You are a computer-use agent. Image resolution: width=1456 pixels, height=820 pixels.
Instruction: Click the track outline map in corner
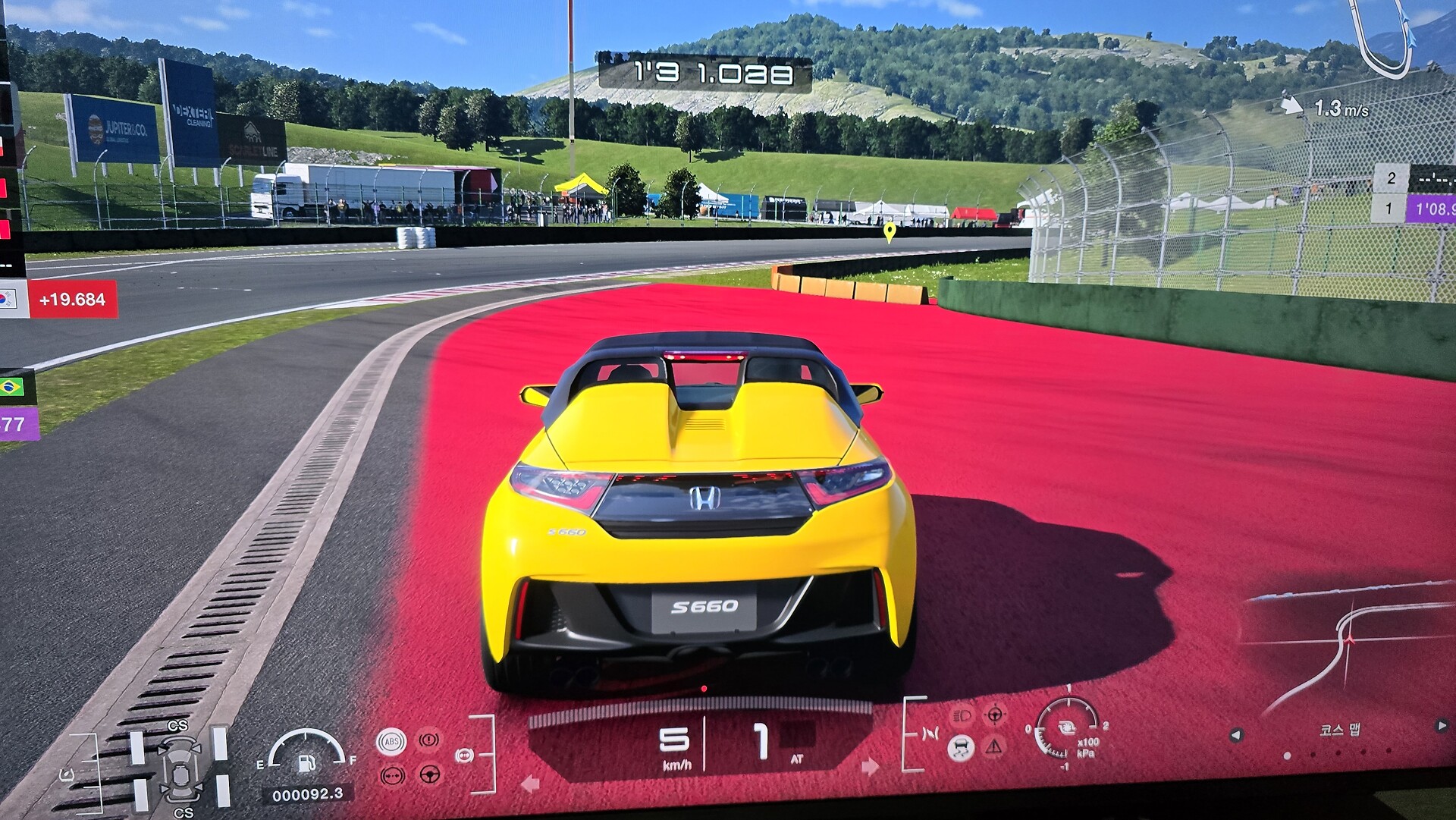tap(1382, 34)
